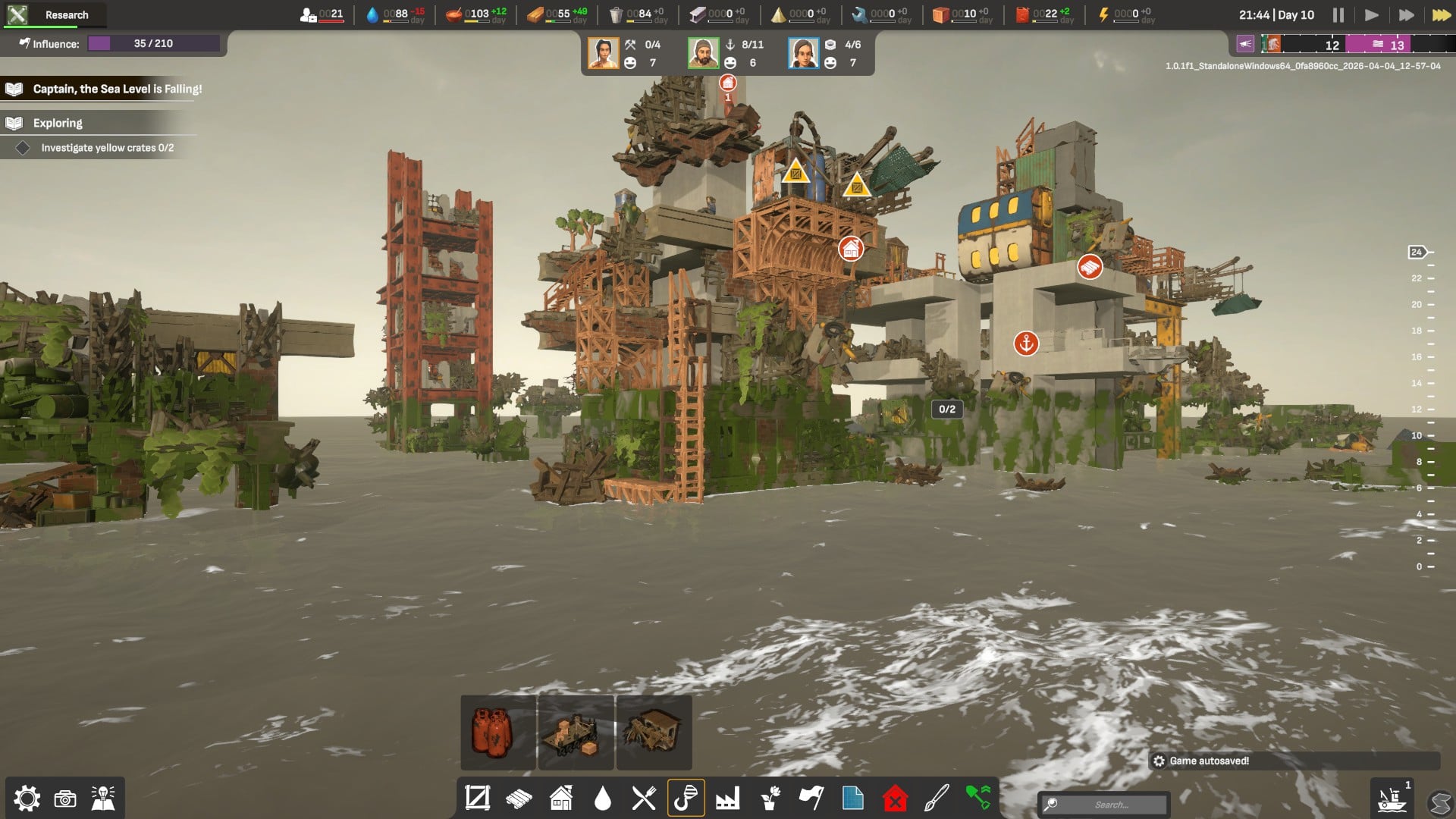Open the blueprint tool
Screen dimensions: 1456x819
tap(852, 798)
